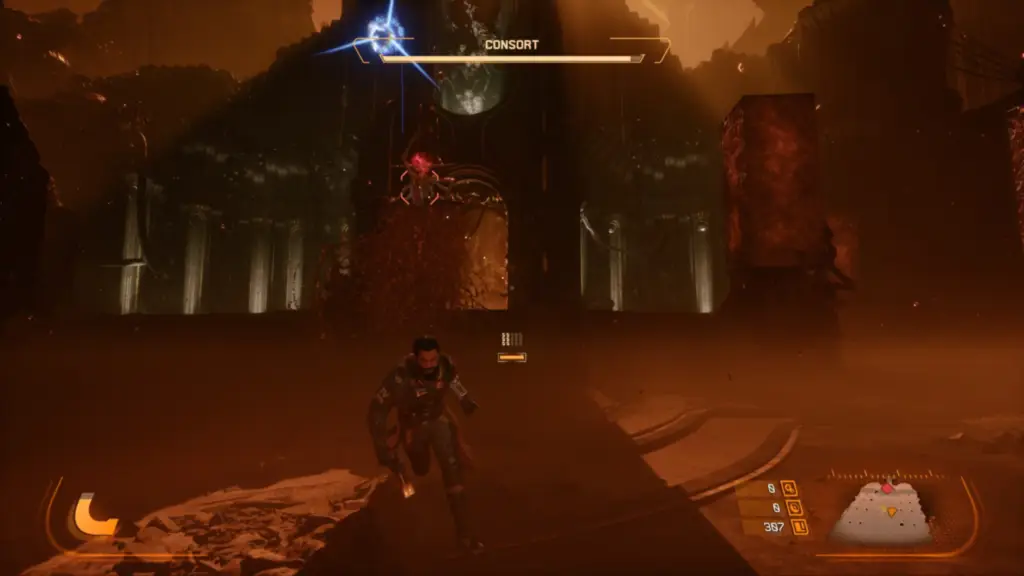Click the compass tick strip above minimap
Image resolution: width=1024 pixels, height=576 pixels.
click(x=885, y=475)
